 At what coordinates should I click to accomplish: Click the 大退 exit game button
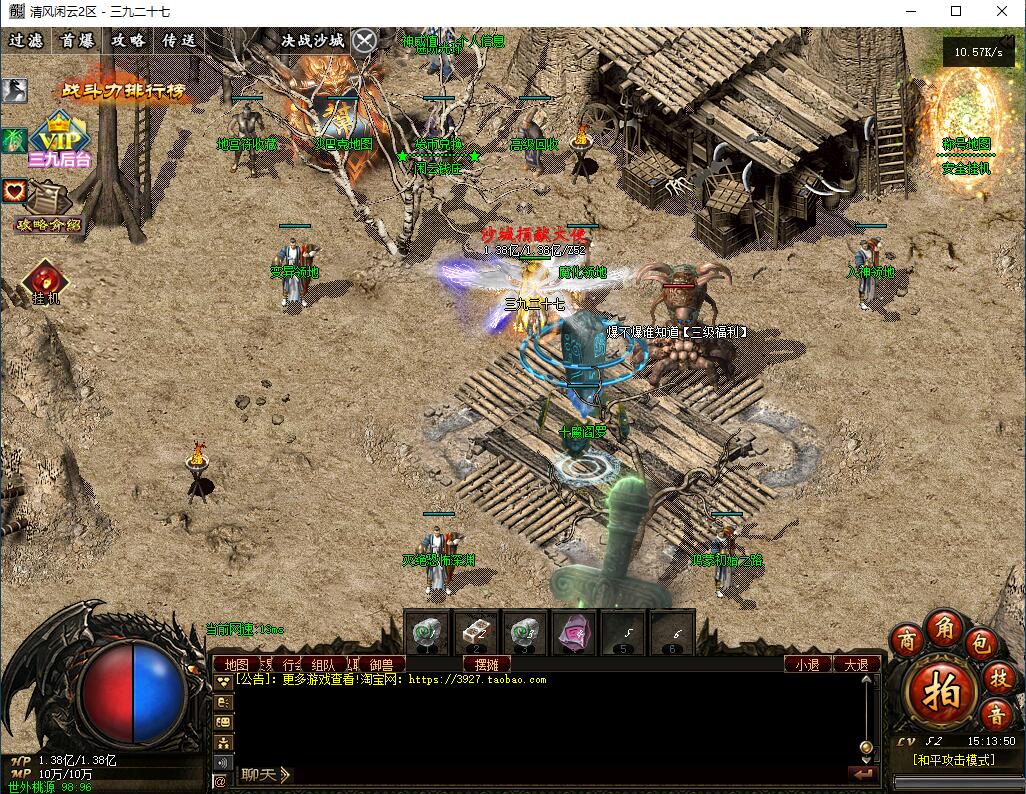[x=856, y=664]
